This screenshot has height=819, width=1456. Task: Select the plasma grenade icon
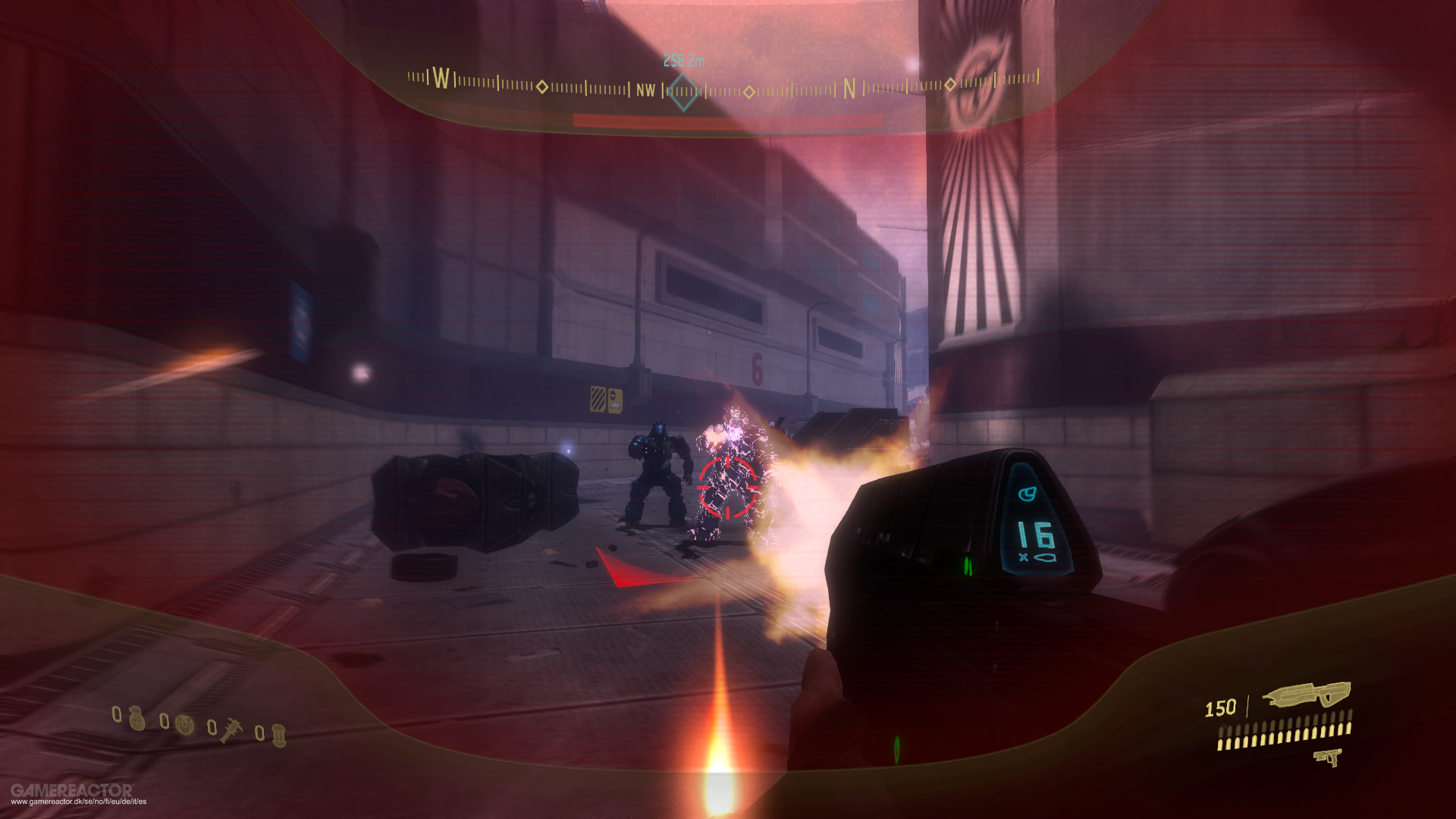[x=184, y=726]
